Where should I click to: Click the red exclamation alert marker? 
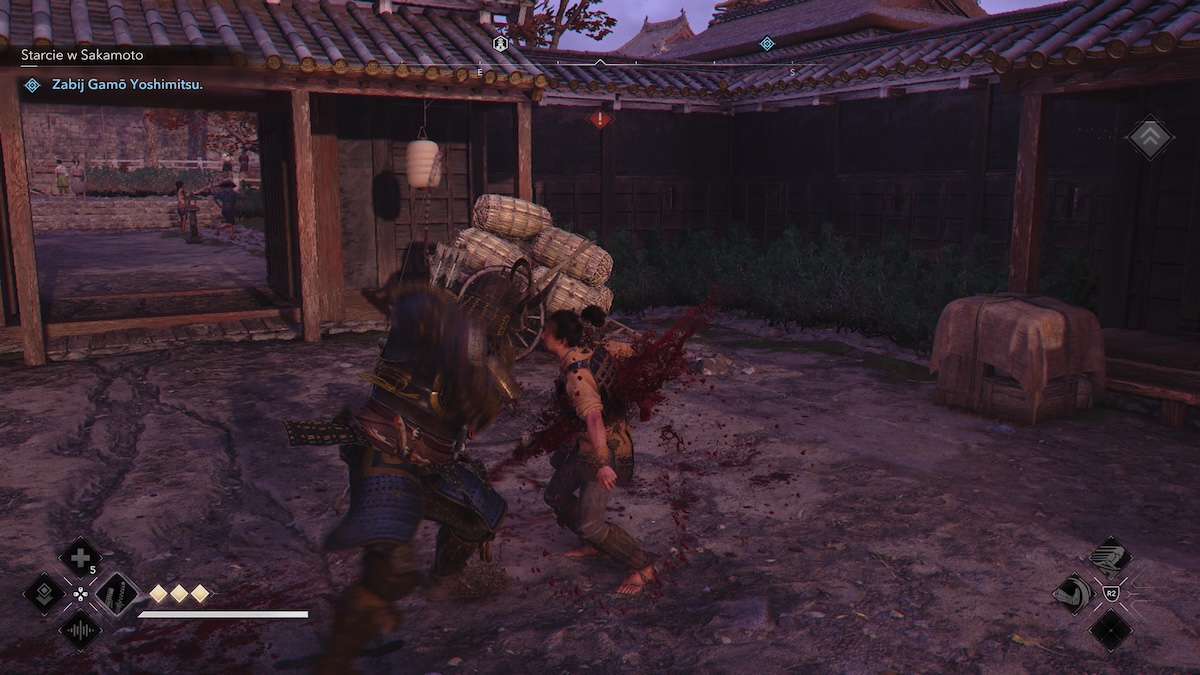[599, 119]
